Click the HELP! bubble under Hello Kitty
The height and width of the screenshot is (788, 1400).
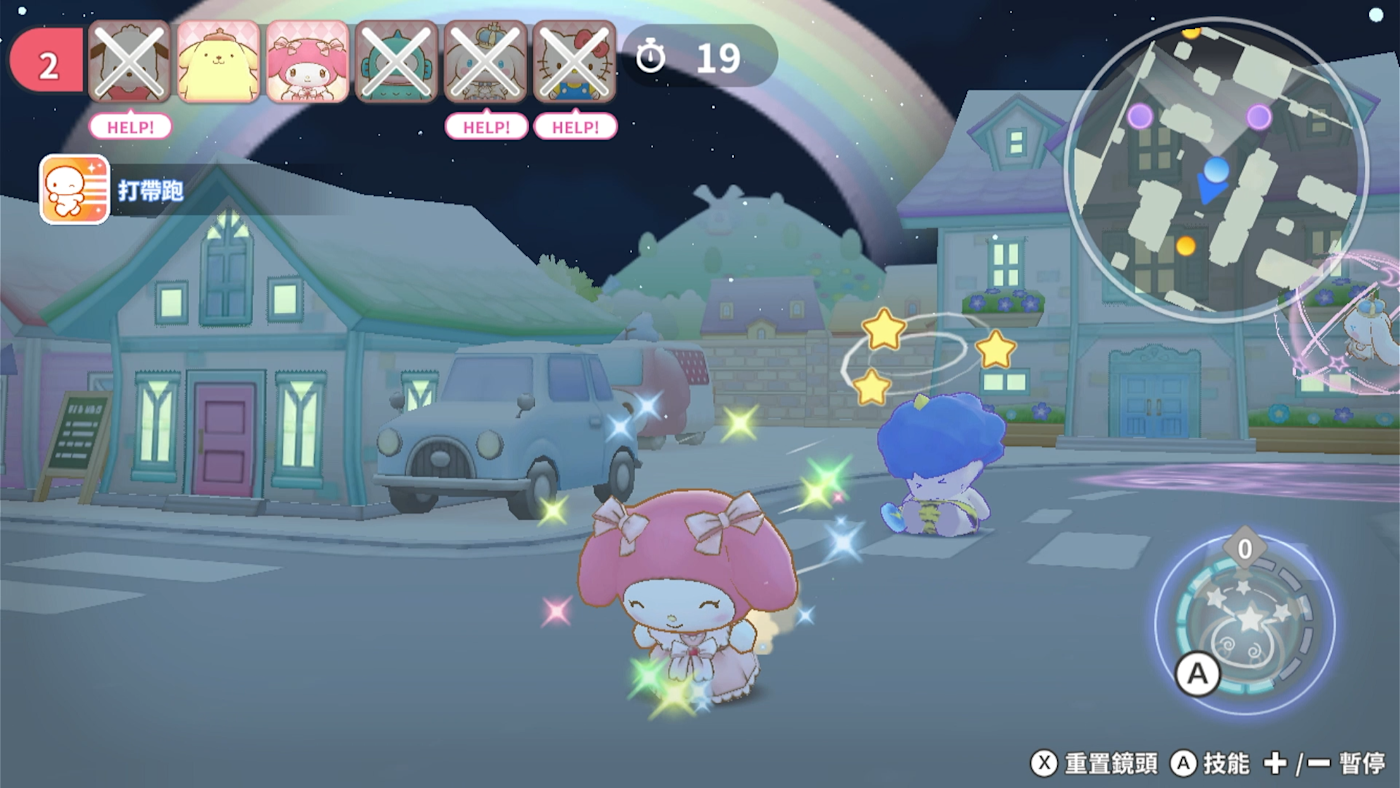[575, 127]
